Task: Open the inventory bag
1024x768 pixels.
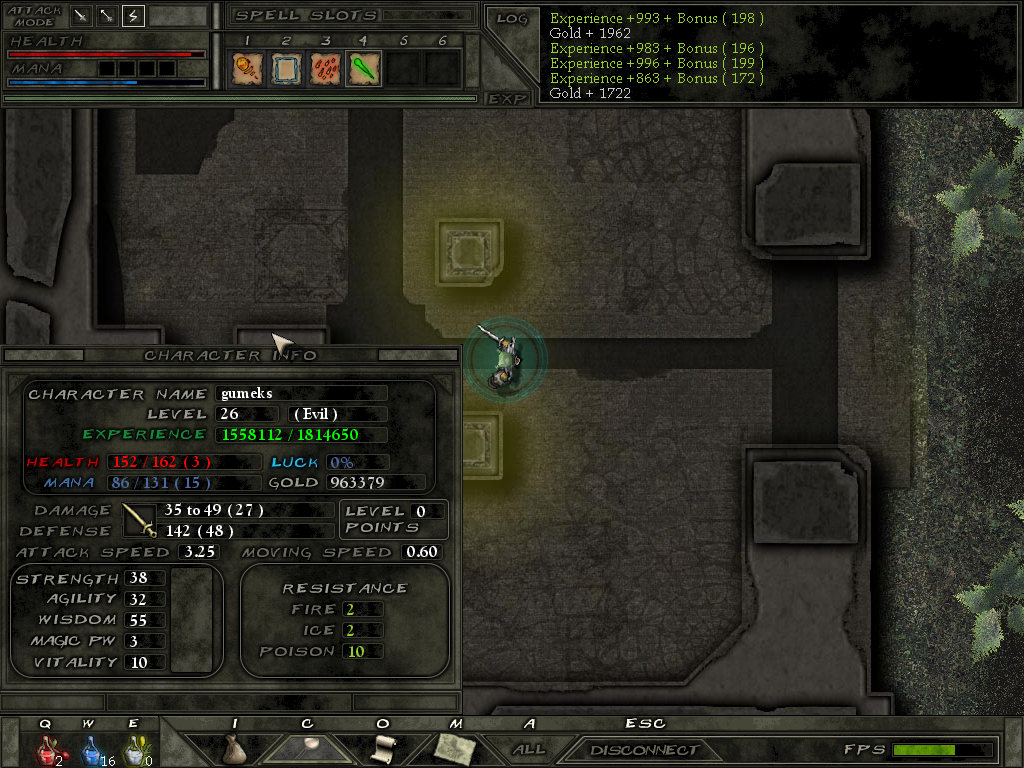Action: tap(235, 748)
